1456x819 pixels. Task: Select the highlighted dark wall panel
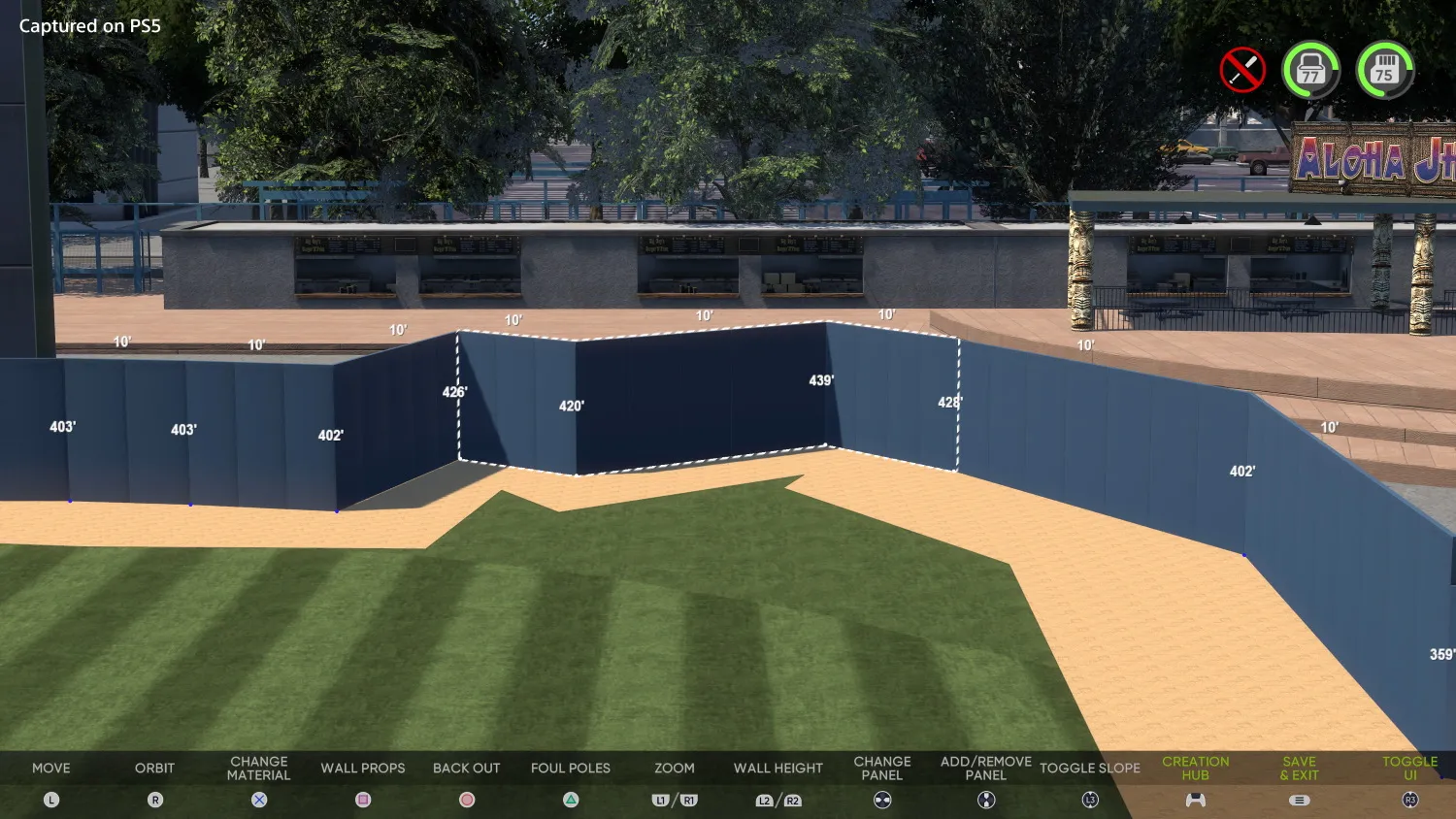[699, 398]
